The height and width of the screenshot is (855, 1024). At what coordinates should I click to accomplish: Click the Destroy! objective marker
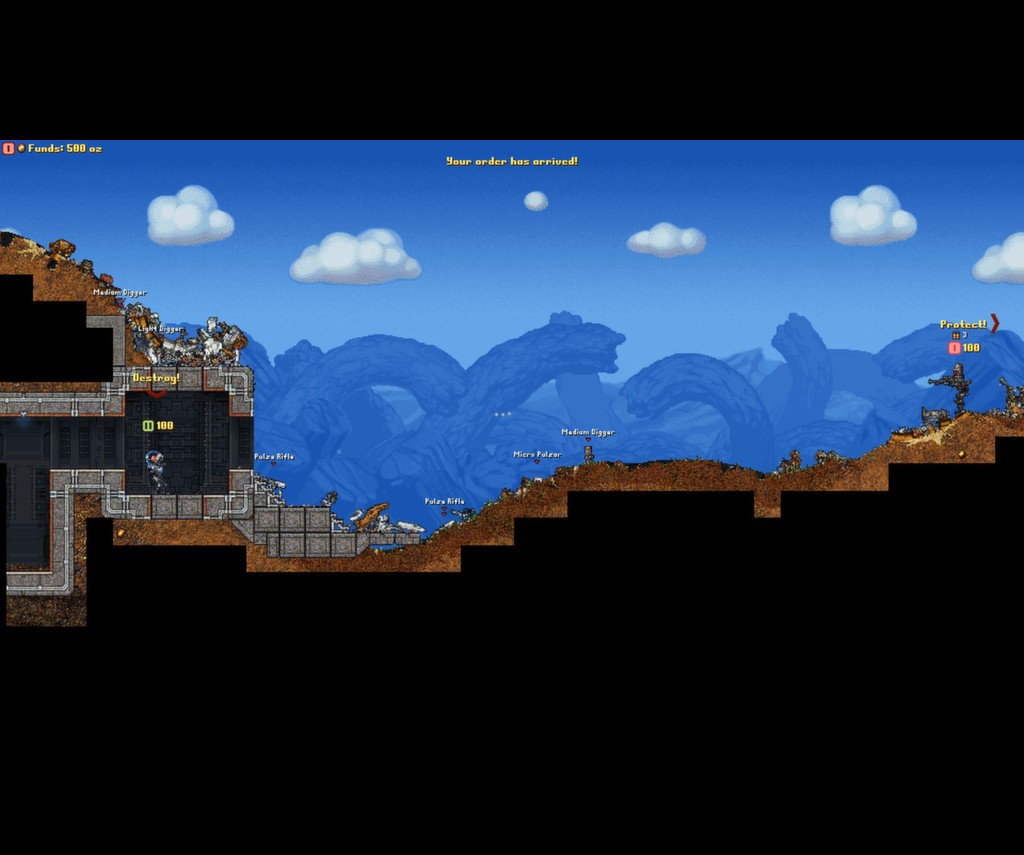click(x=156, y=379)
